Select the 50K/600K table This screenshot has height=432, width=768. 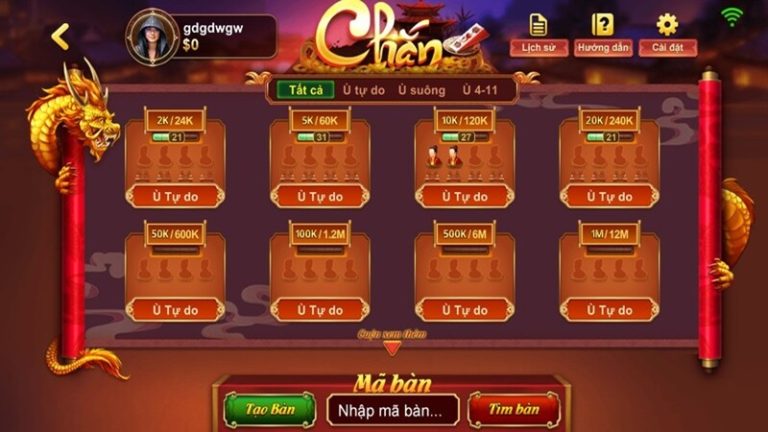click(x=175, y=273)
